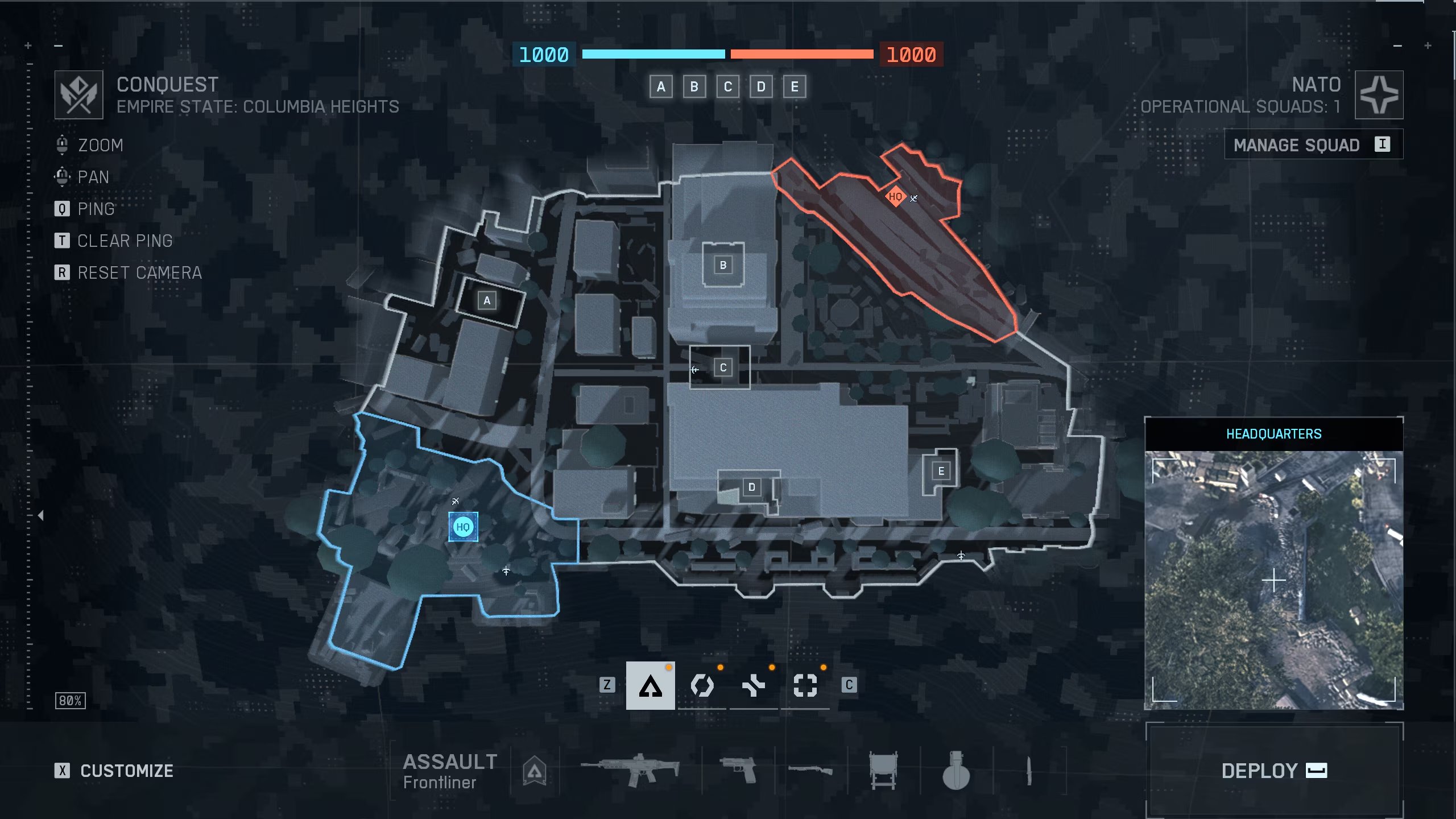Viewport: 1456px width, 819px height.
Task: Select objective tab B
Action: [694, 87]
